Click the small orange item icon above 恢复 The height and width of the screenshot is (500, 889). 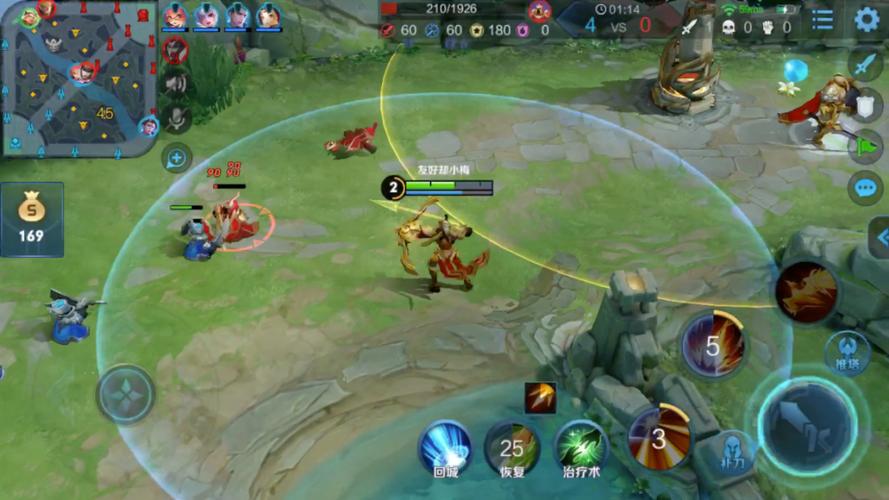tap(540, 397)
